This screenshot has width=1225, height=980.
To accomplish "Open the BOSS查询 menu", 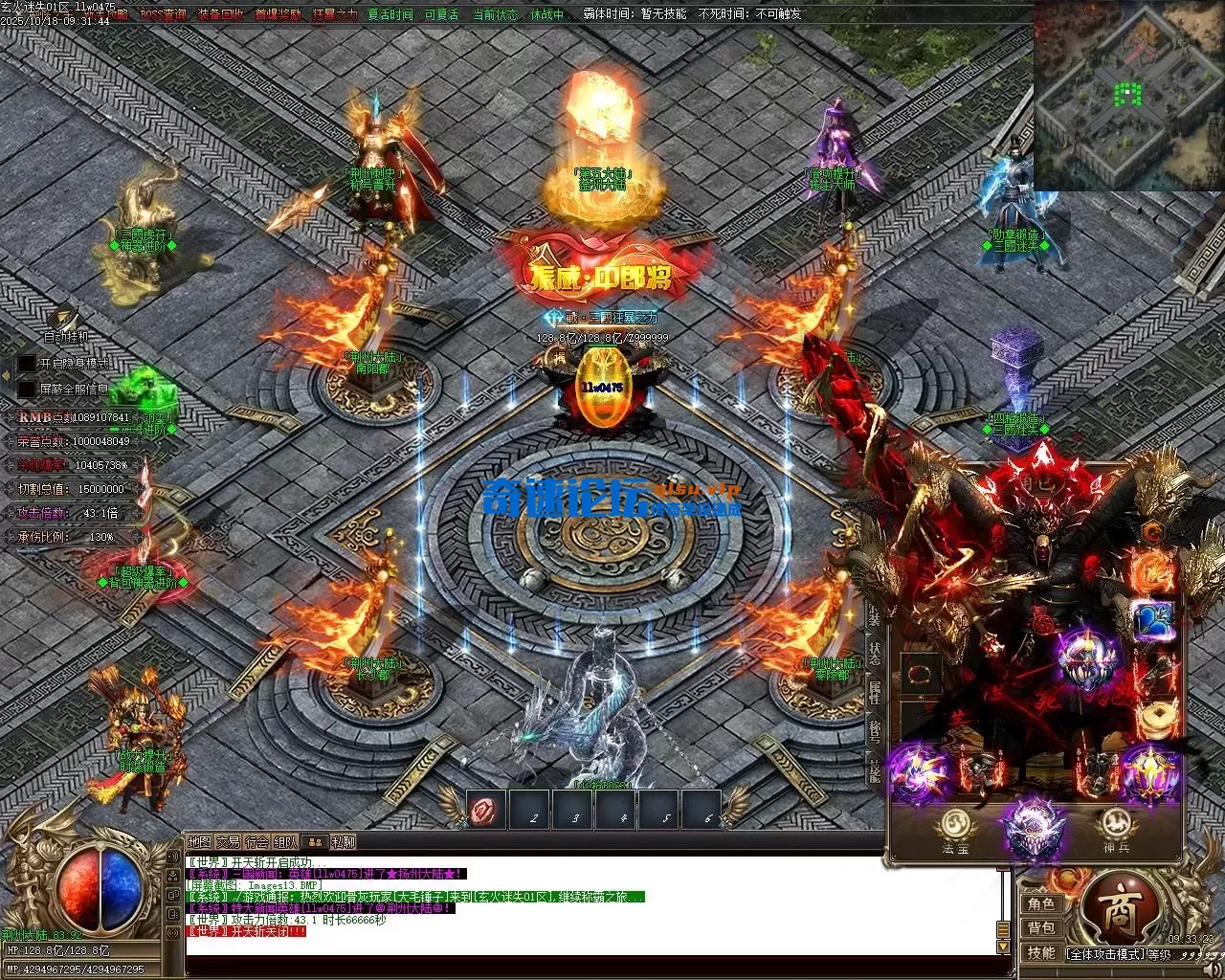I will [x=163, y=14].
